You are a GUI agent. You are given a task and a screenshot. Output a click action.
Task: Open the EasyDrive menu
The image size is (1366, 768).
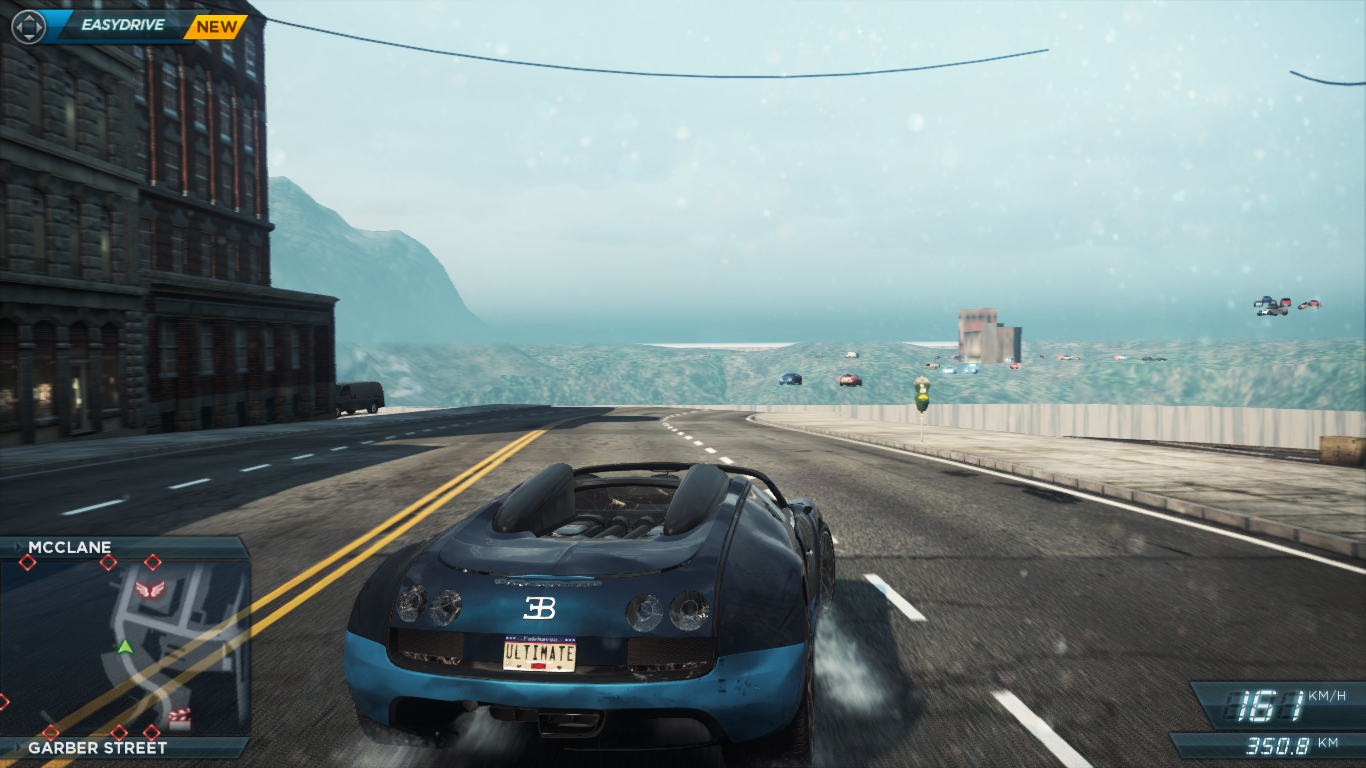122,26
